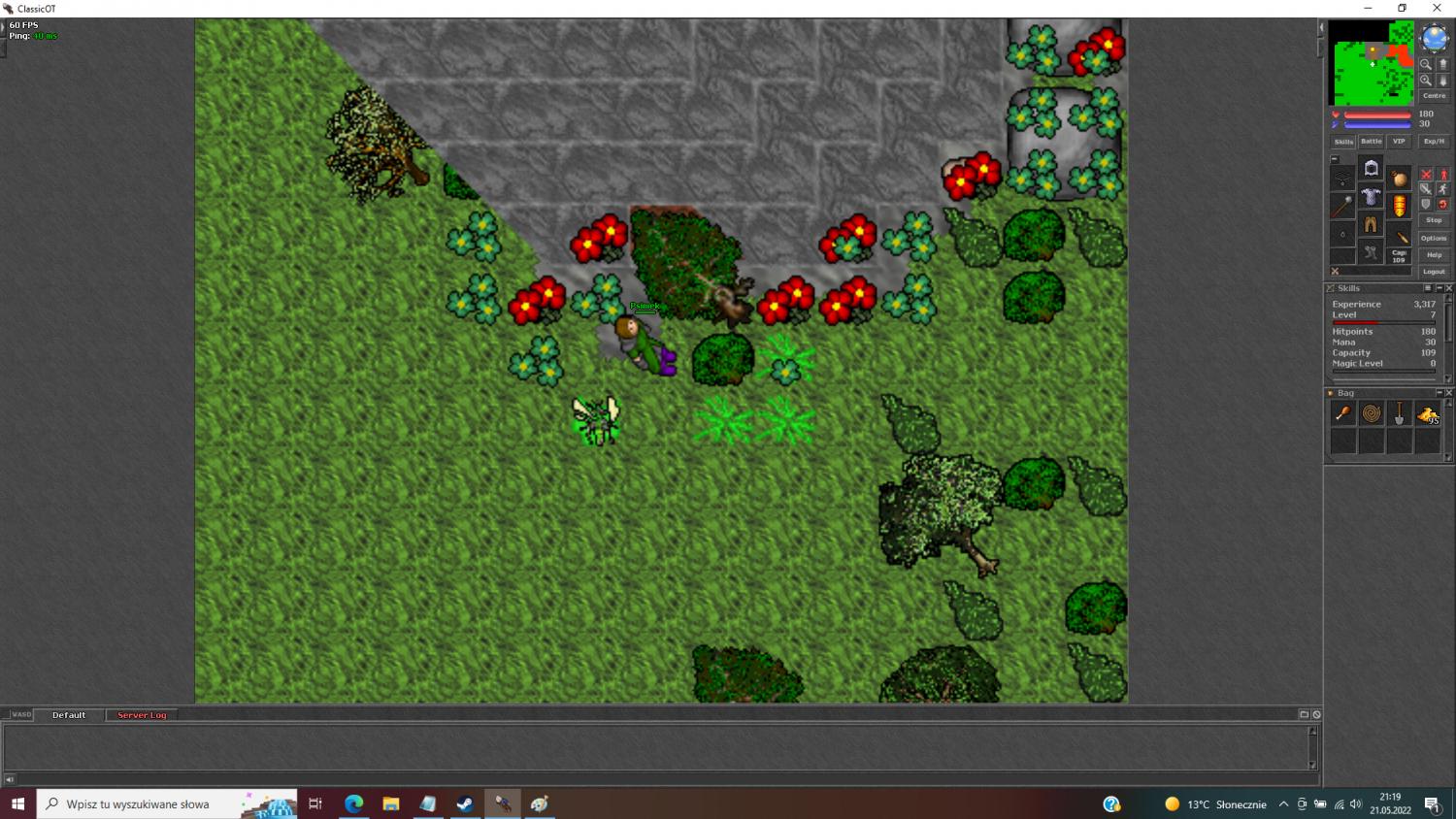This screenshot has width=1456, height=819.
Task: Select the helmet equipment slot
Action: [x=1371, y=169]
